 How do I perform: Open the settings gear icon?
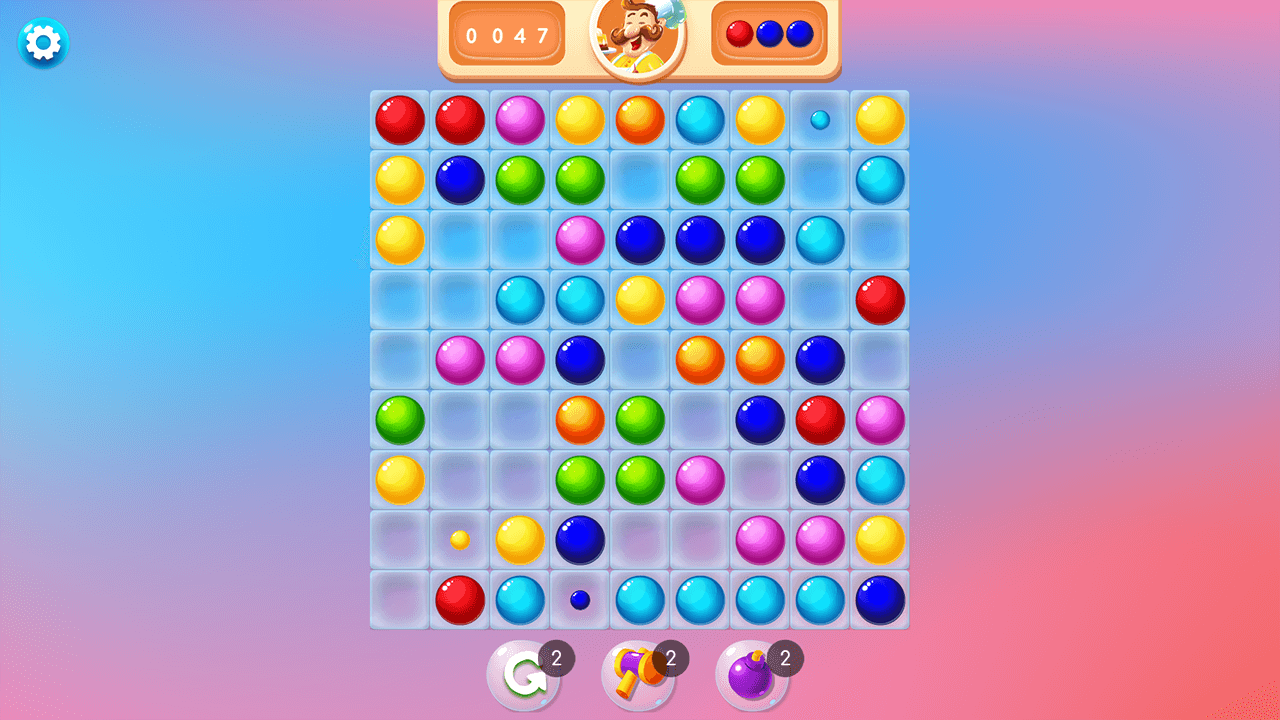(x=41, y=43)
